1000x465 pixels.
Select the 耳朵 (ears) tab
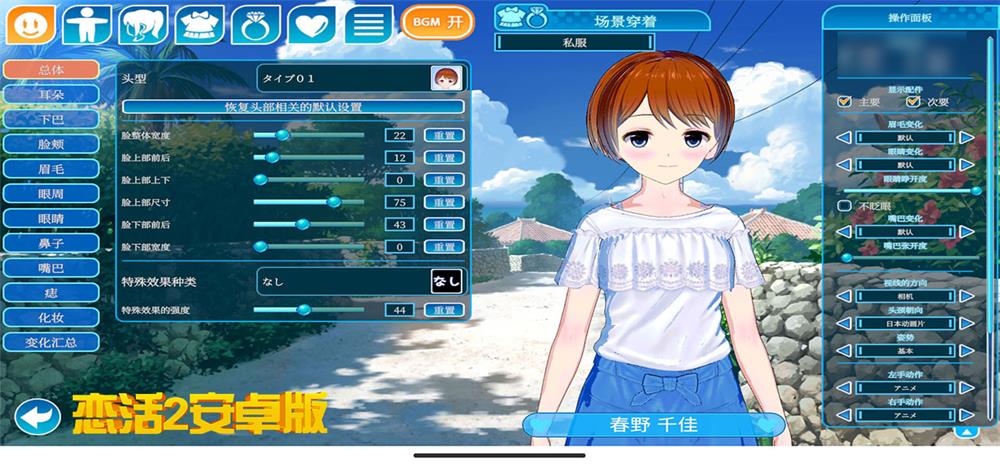pyautogui.click(x=51, y=94)
